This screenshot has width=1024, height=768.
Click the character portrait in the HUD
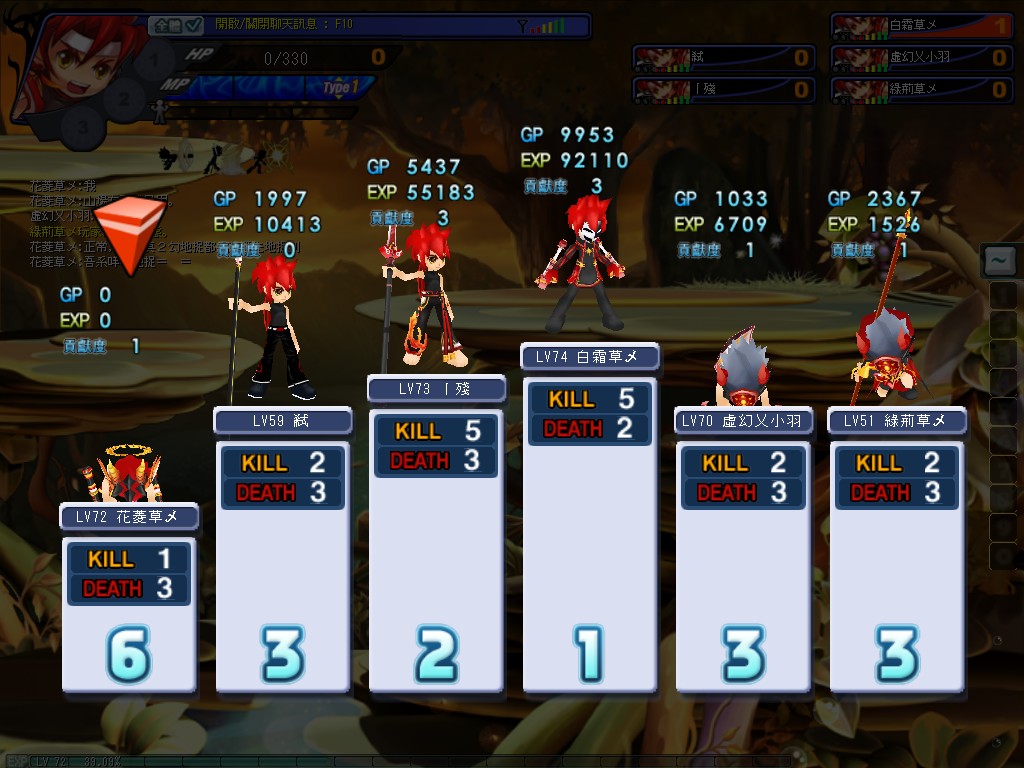click(x=80, y=65)
